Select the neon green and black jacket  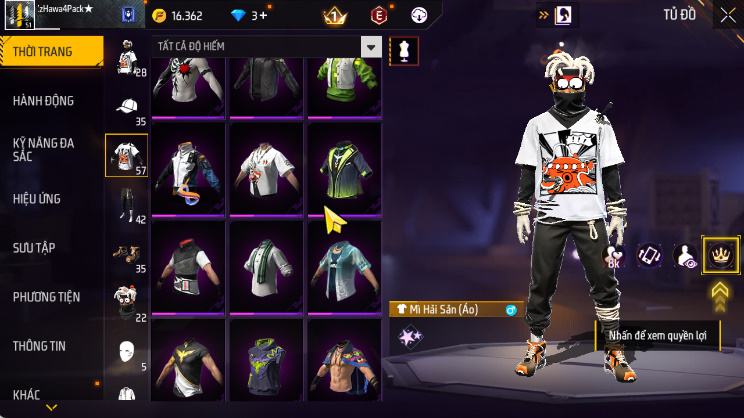[344, 165]
